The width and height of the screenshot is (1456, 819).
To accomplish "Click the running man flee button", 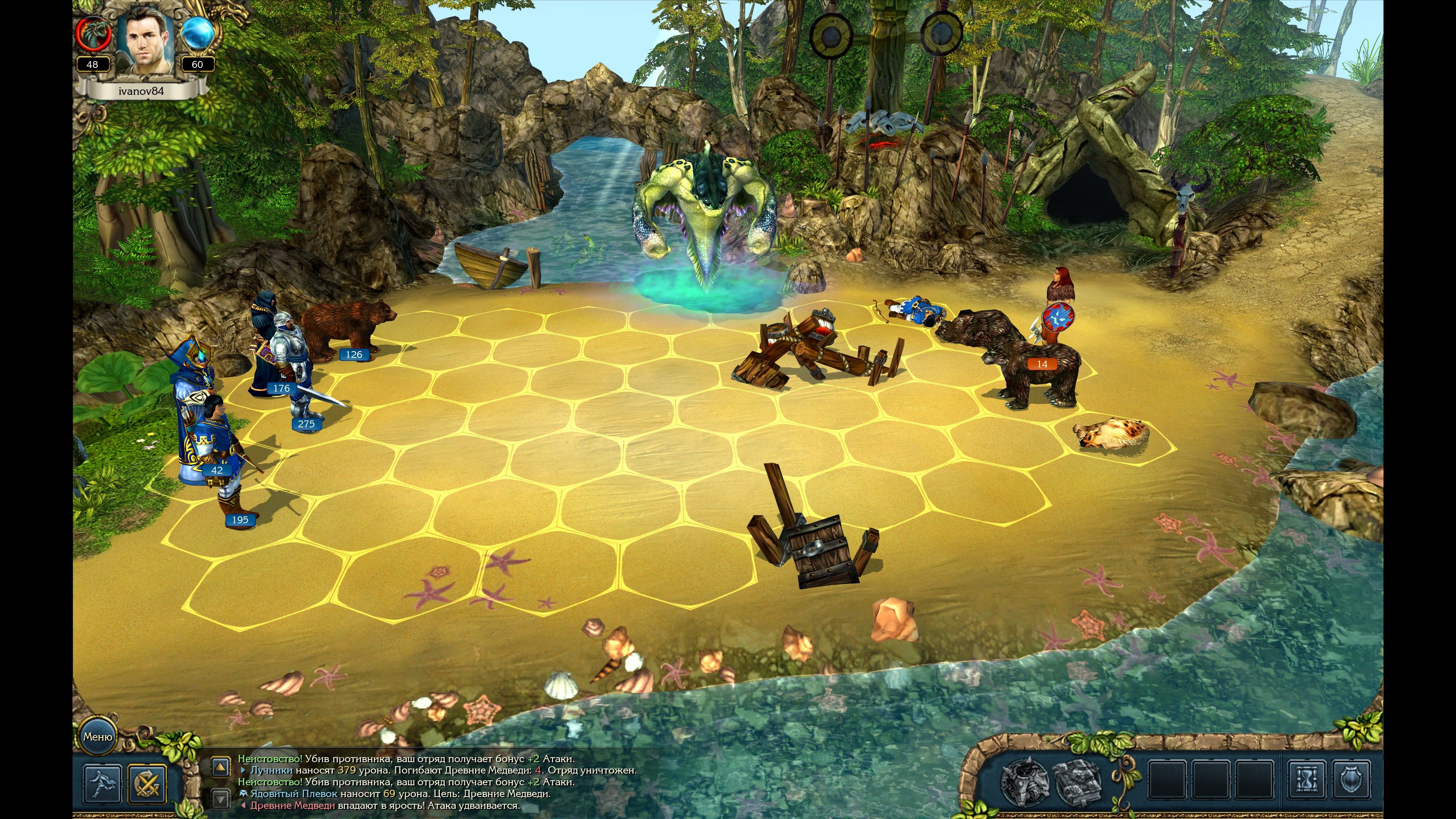I will point(103,783).
